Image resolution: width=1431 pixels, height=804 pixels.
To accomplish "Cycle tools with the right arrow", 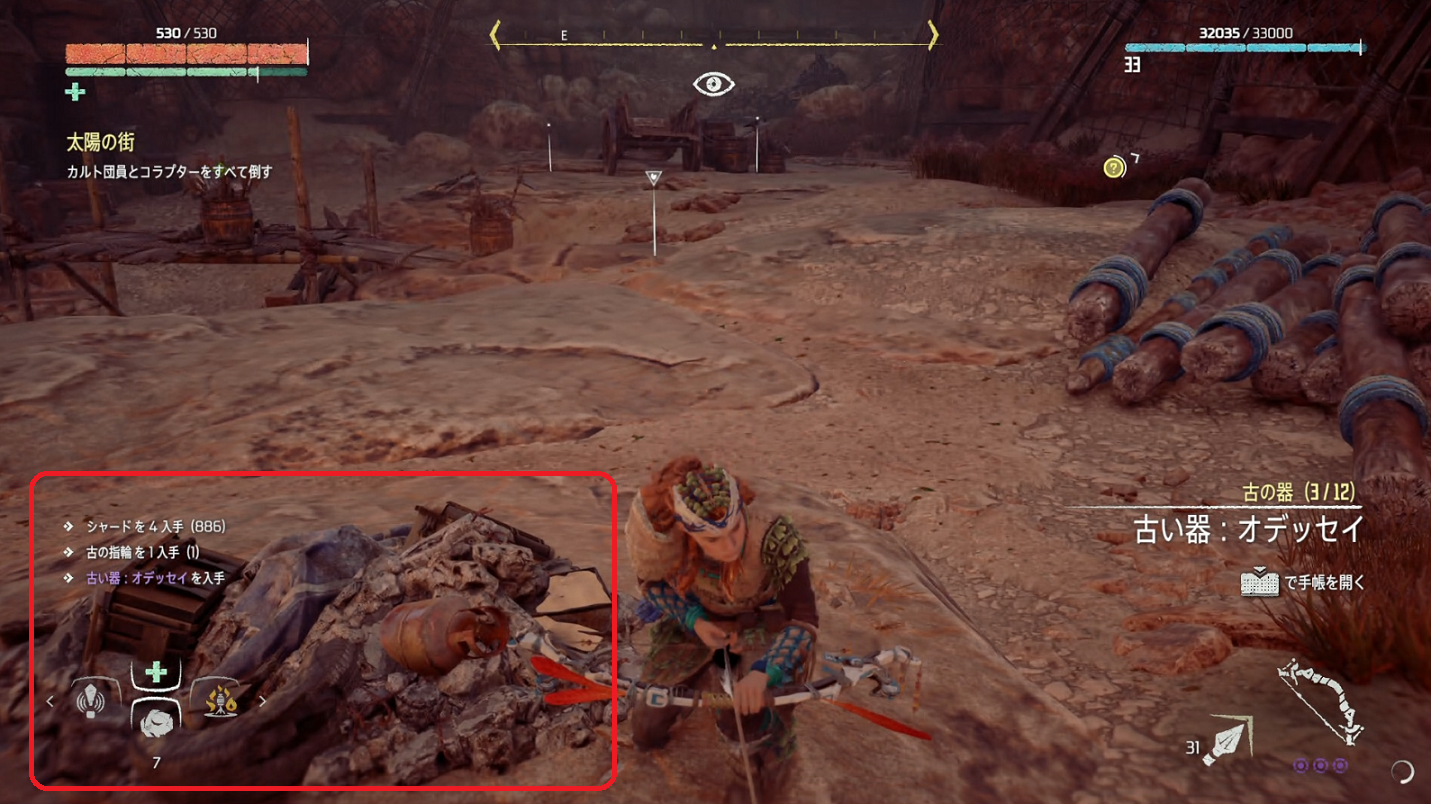I will point(262,702).
